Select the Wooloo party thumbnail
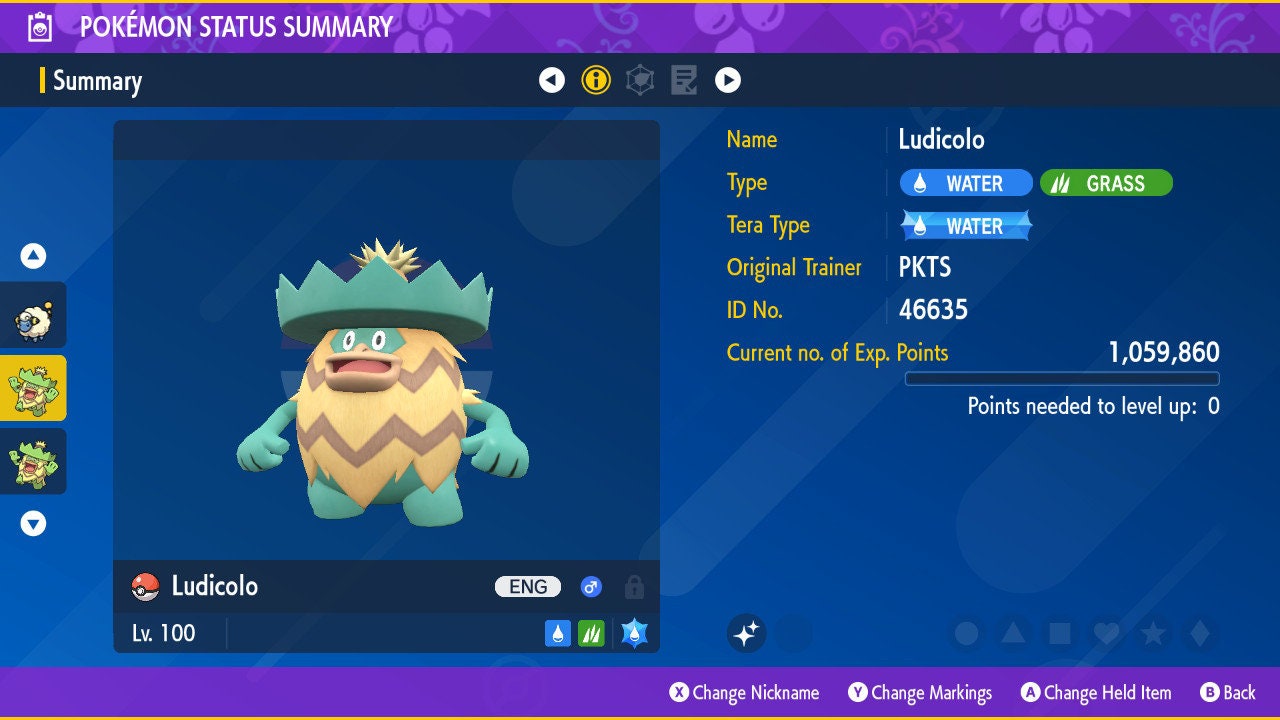 coord(33,315)
